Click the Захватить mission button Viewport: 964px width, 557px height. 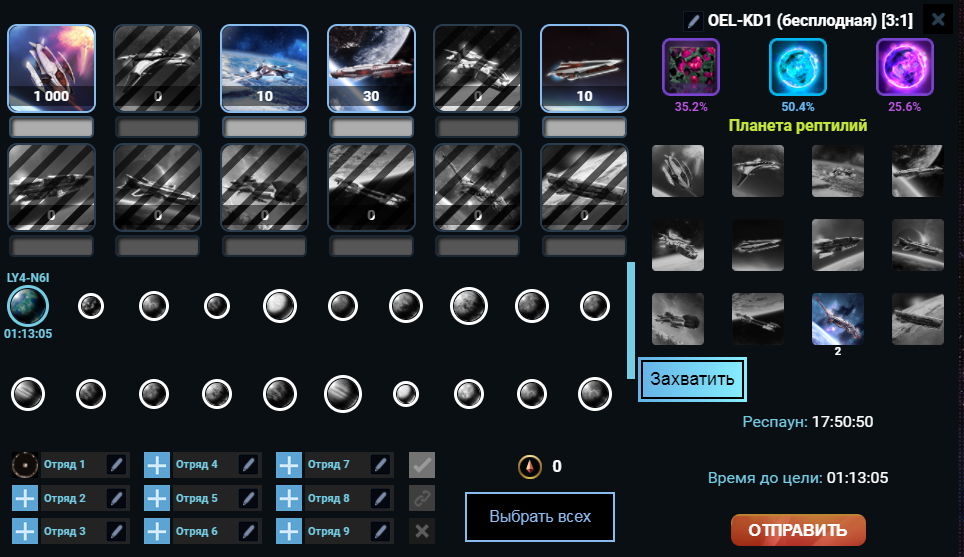692,379
